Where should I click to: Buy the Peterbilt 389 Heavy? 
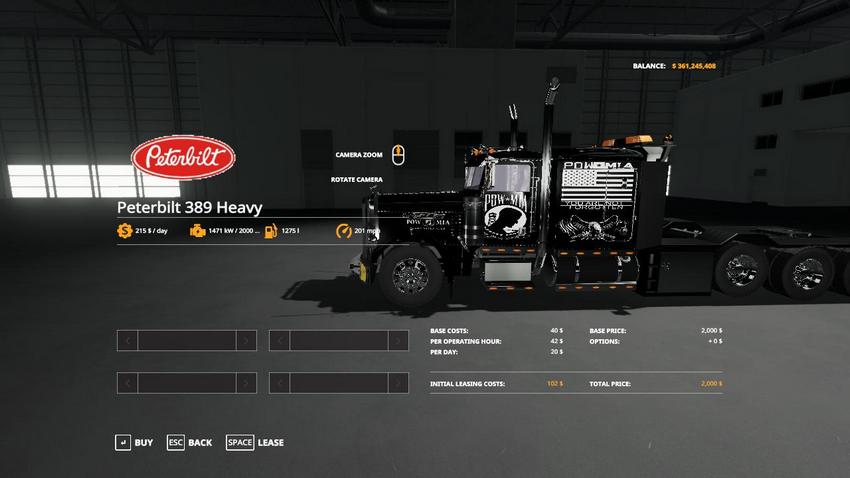(134, 442)
